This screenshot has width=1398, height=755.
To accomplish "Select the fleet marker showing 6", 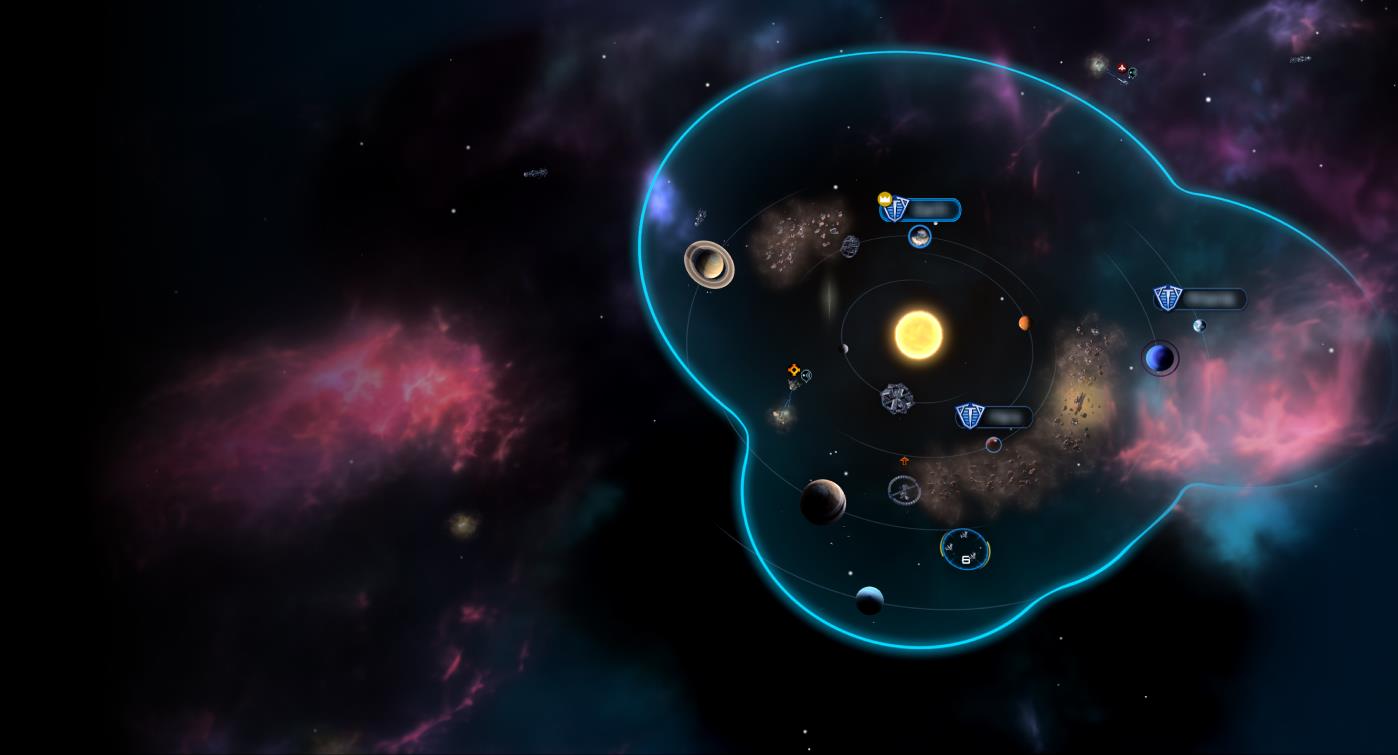I will pos(965,549).
